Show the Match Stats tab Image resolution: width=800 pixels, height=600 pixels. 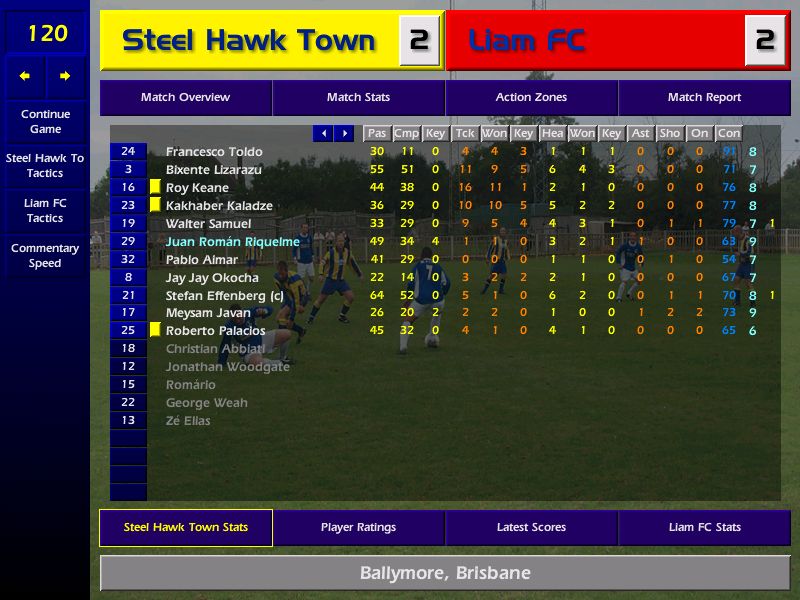coord(358,98)
